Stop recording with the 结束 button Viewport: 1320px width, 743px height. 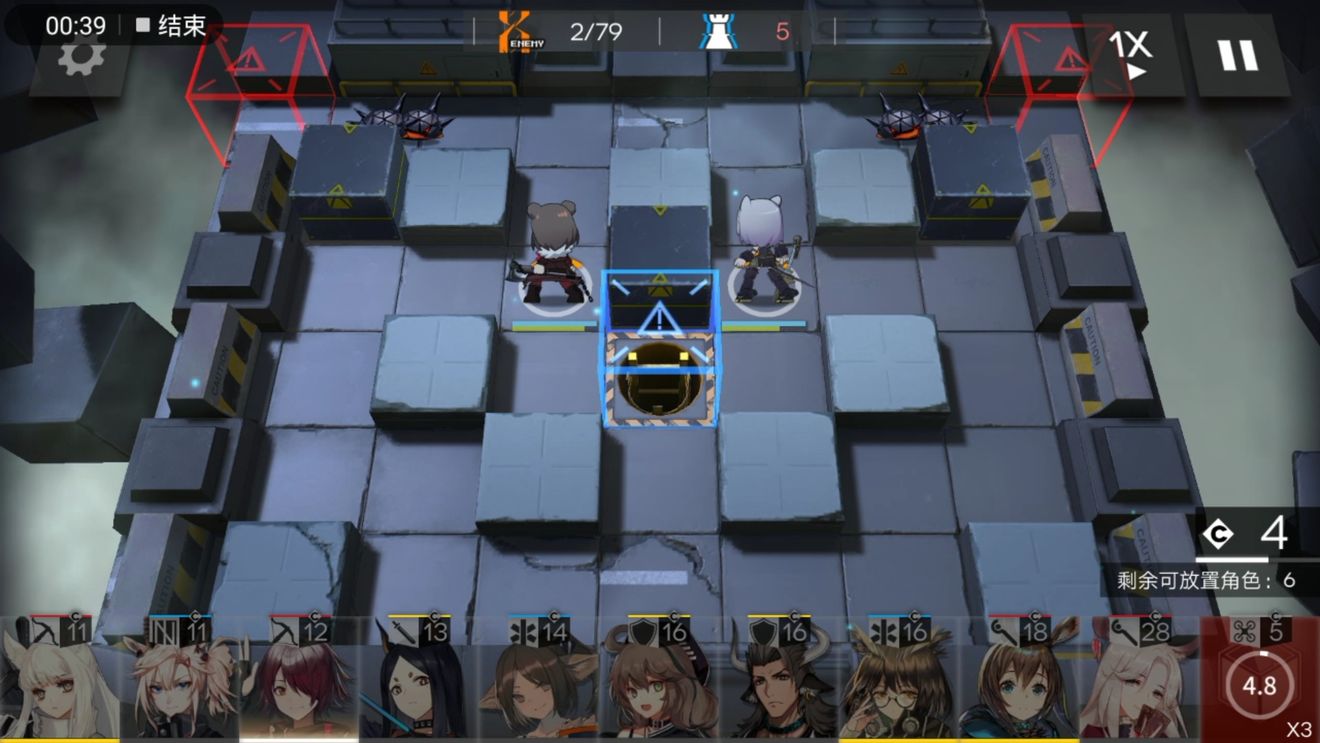point(171,26)
